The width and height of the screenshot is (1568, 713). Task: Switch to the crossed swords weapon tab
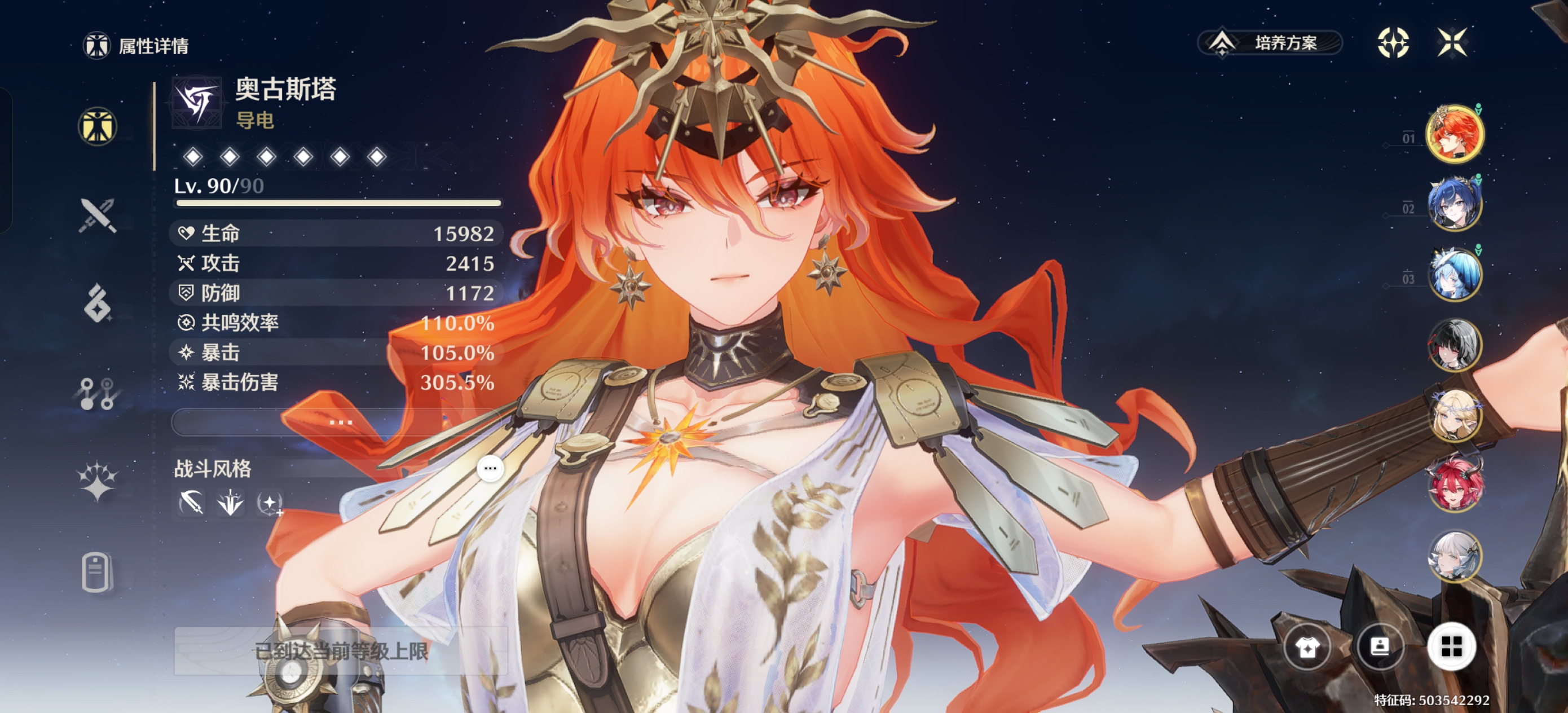pyautogui.click(x=98, y=215)
